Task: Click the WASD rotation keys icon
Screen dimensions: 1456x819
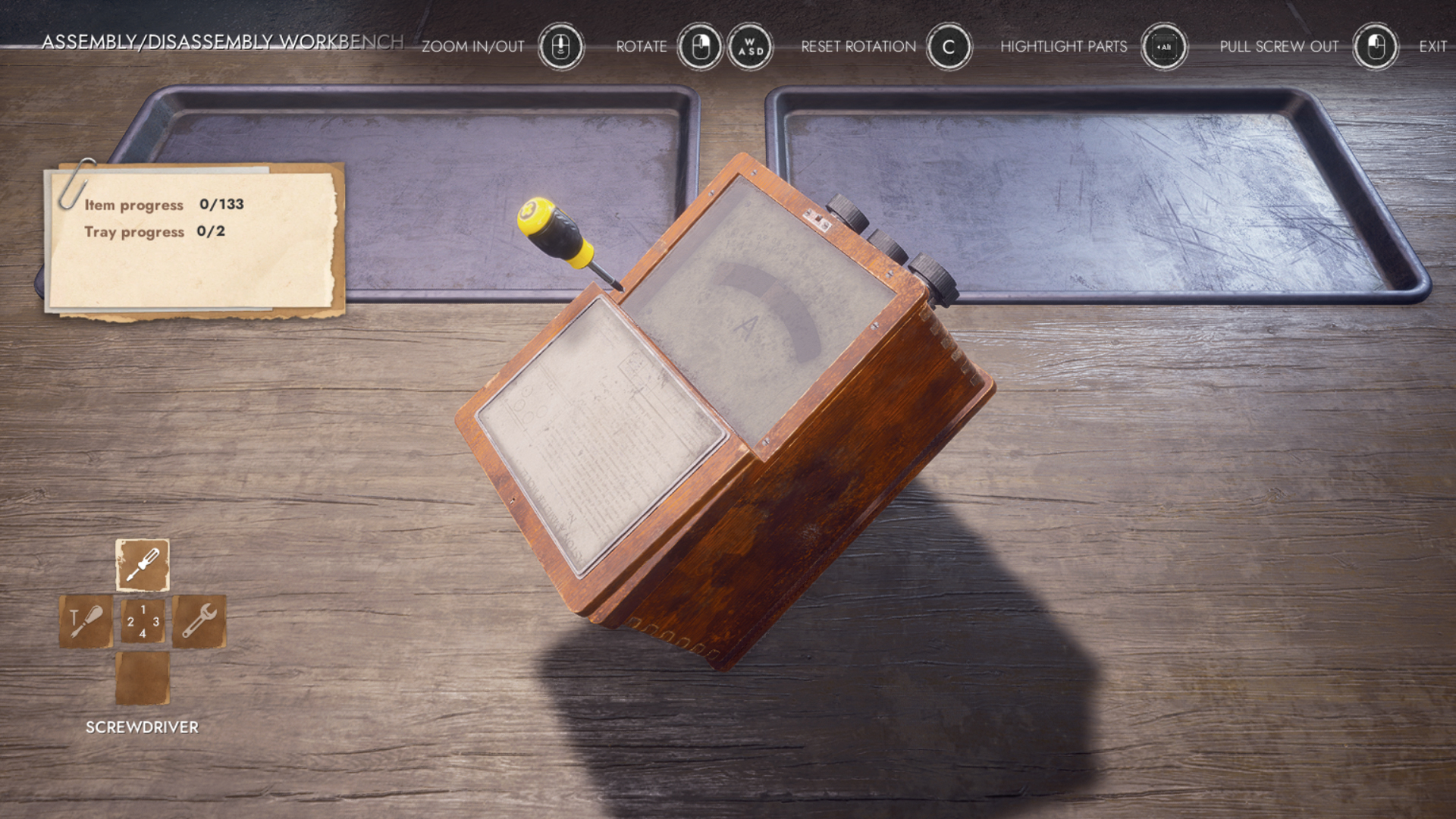Action: pos(749,46)
